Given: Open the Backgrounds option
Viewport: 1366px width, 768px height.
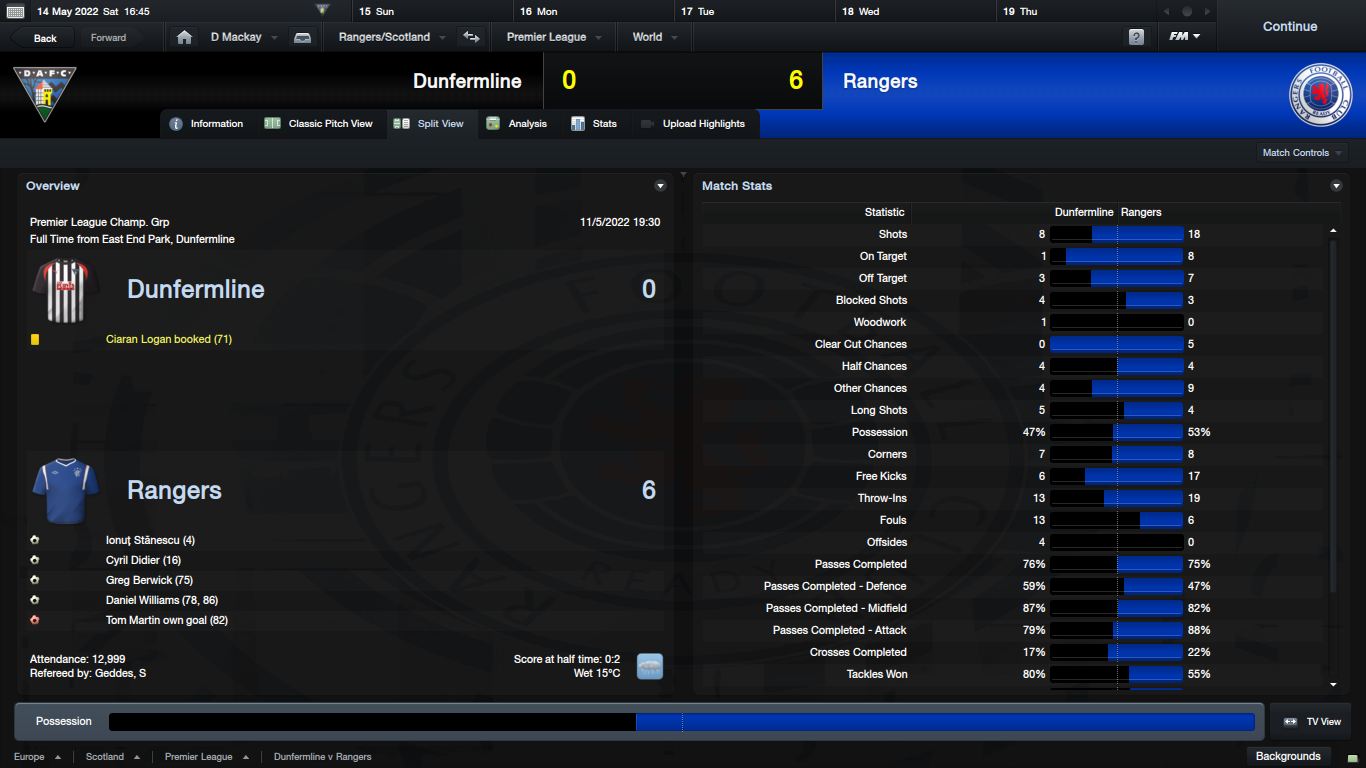Looking at the screenshot, I should coord(1288,756).
